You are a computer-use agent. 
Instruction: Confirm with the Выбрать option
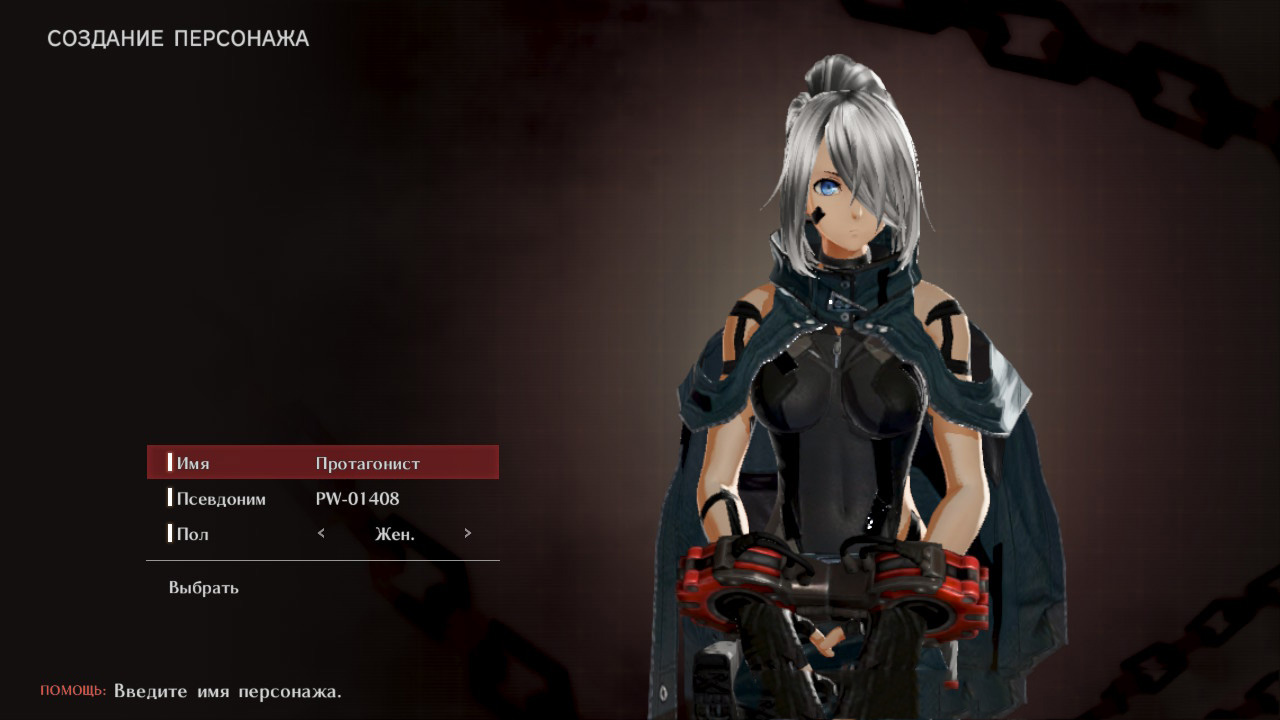click(204, 588)
